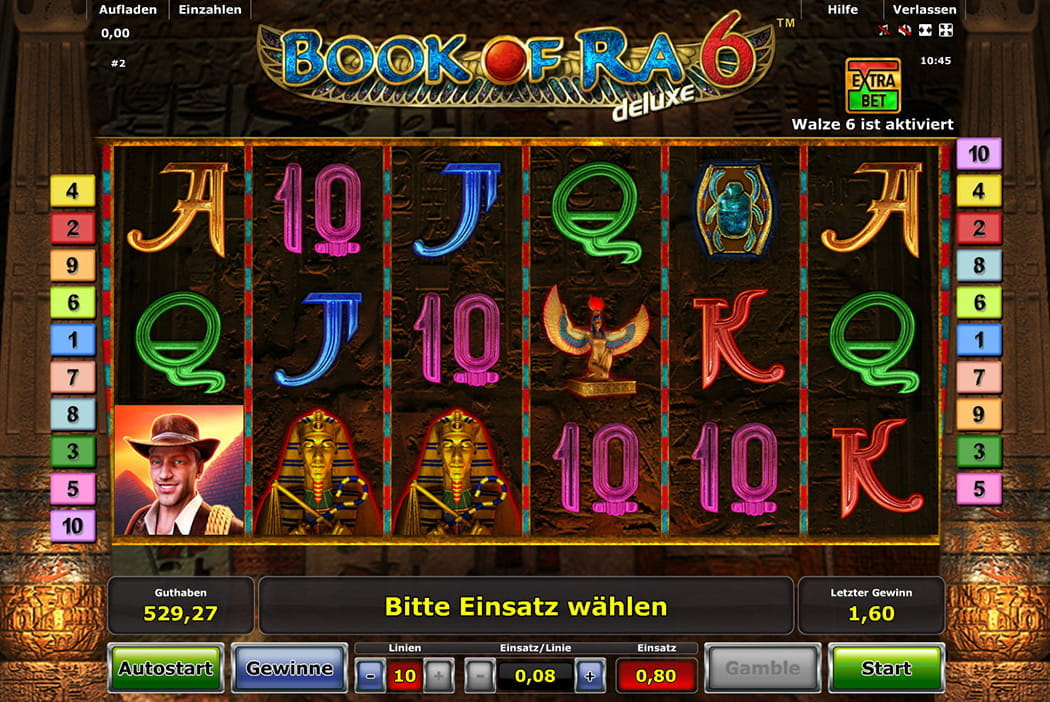The width and height of the screenshot is (1050, 702).
Task: Toggle the Extra Bet button
Action: [873, 85]
